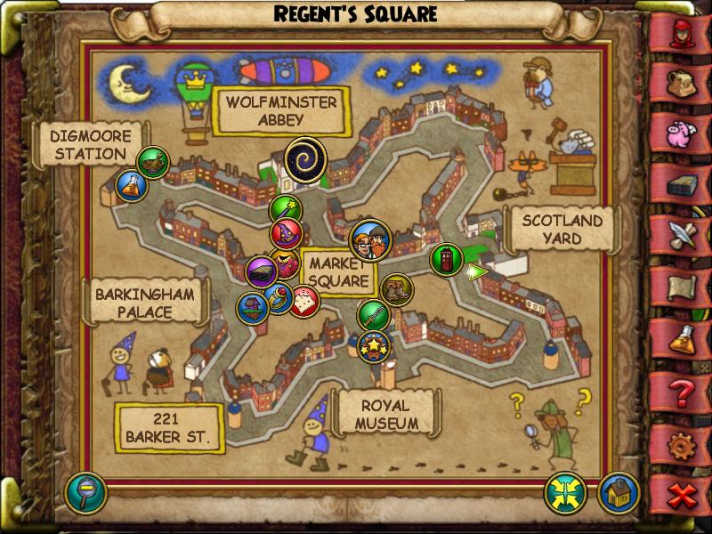Click the green four-arrow map button

tap(565, 493)
